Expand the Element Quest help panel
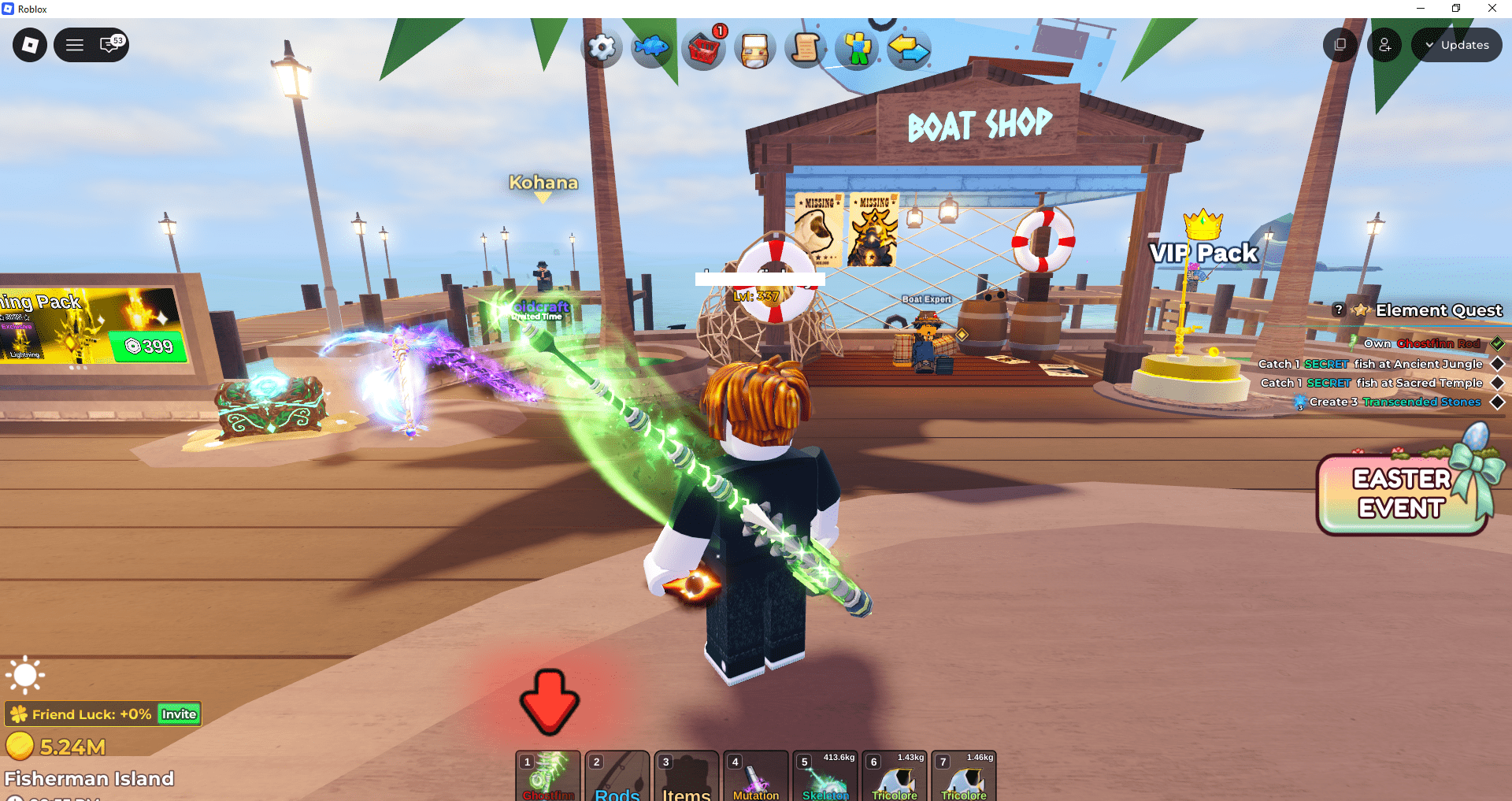Image resolution: width=1512 pixels, height=801 pixels. pos(1340,310)
